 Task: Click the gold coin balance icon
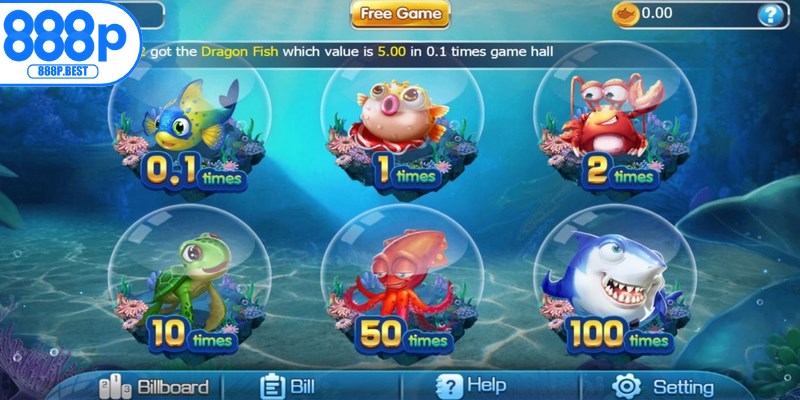coord(624,13)
